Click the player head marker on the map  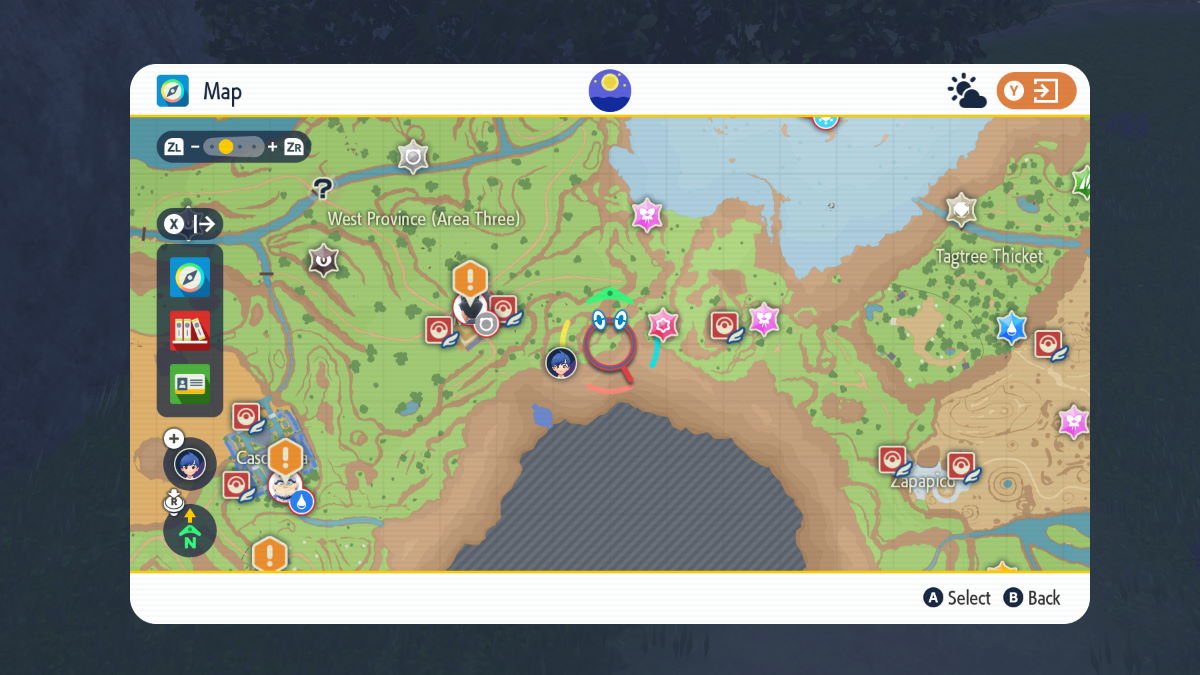561,363
